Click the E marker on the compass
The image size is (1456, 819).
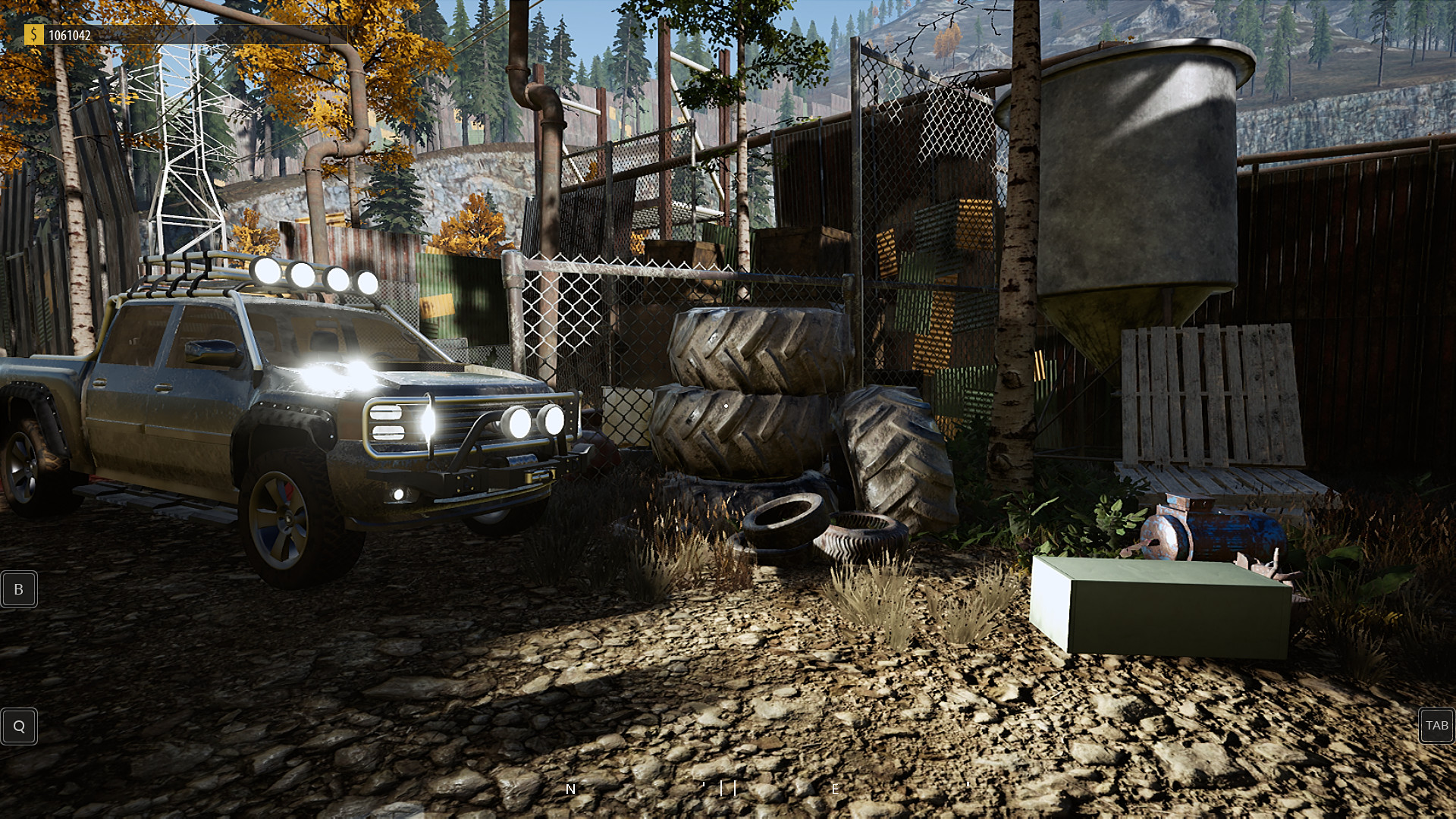834,789
